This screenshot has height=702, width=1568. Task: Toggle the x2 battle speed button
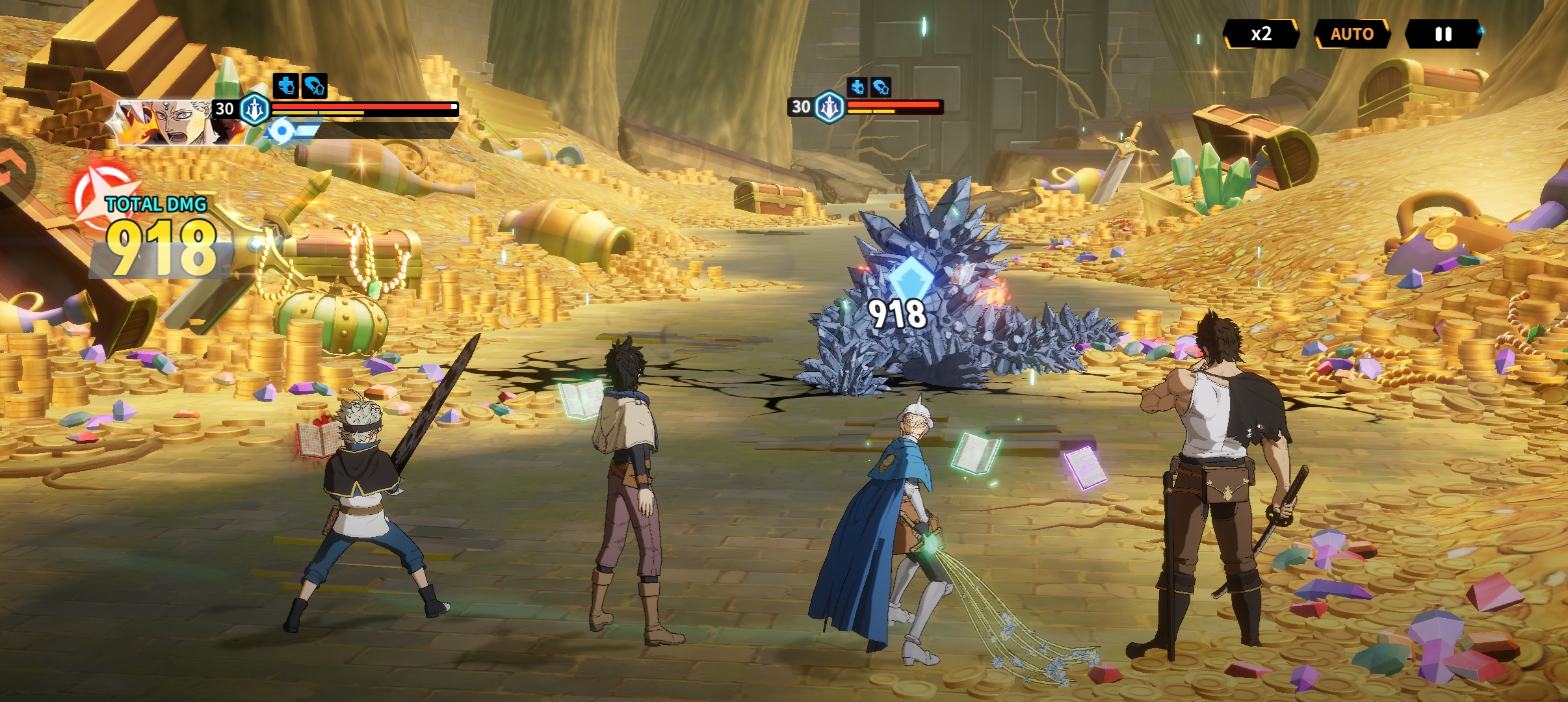coord(1261,34)
